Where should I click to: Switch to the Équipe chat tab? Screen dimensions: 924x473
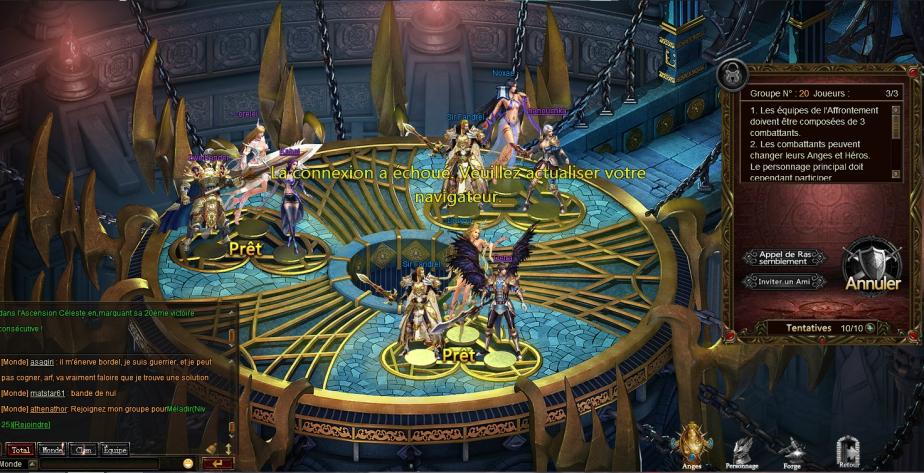114,450
